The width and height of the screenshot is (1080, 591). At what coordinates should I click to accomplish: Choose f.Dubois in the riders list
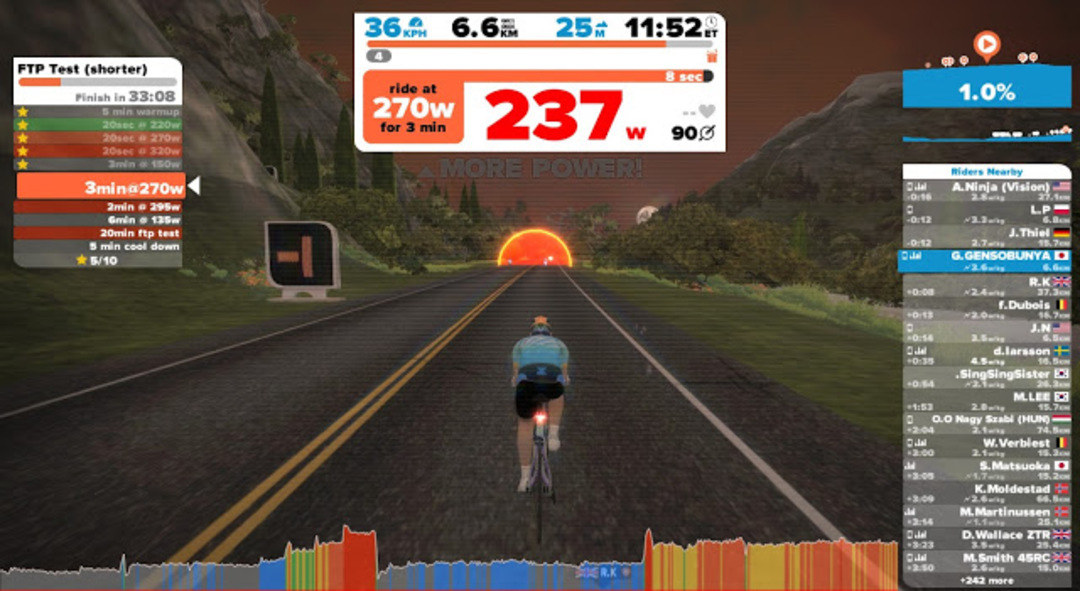[987, 308]
